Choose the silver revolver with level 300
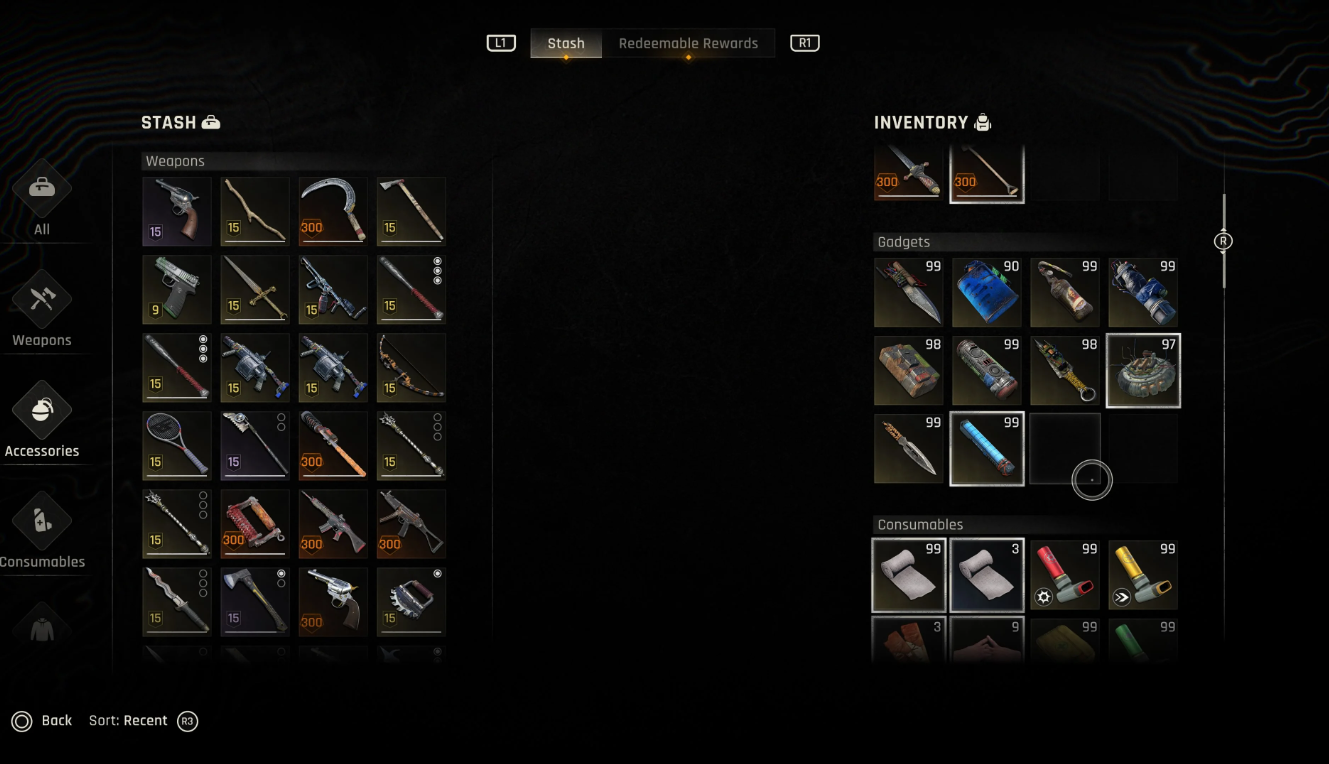Screen dimensions: 1329x764 pyautogui.click(x=333, y=601)
